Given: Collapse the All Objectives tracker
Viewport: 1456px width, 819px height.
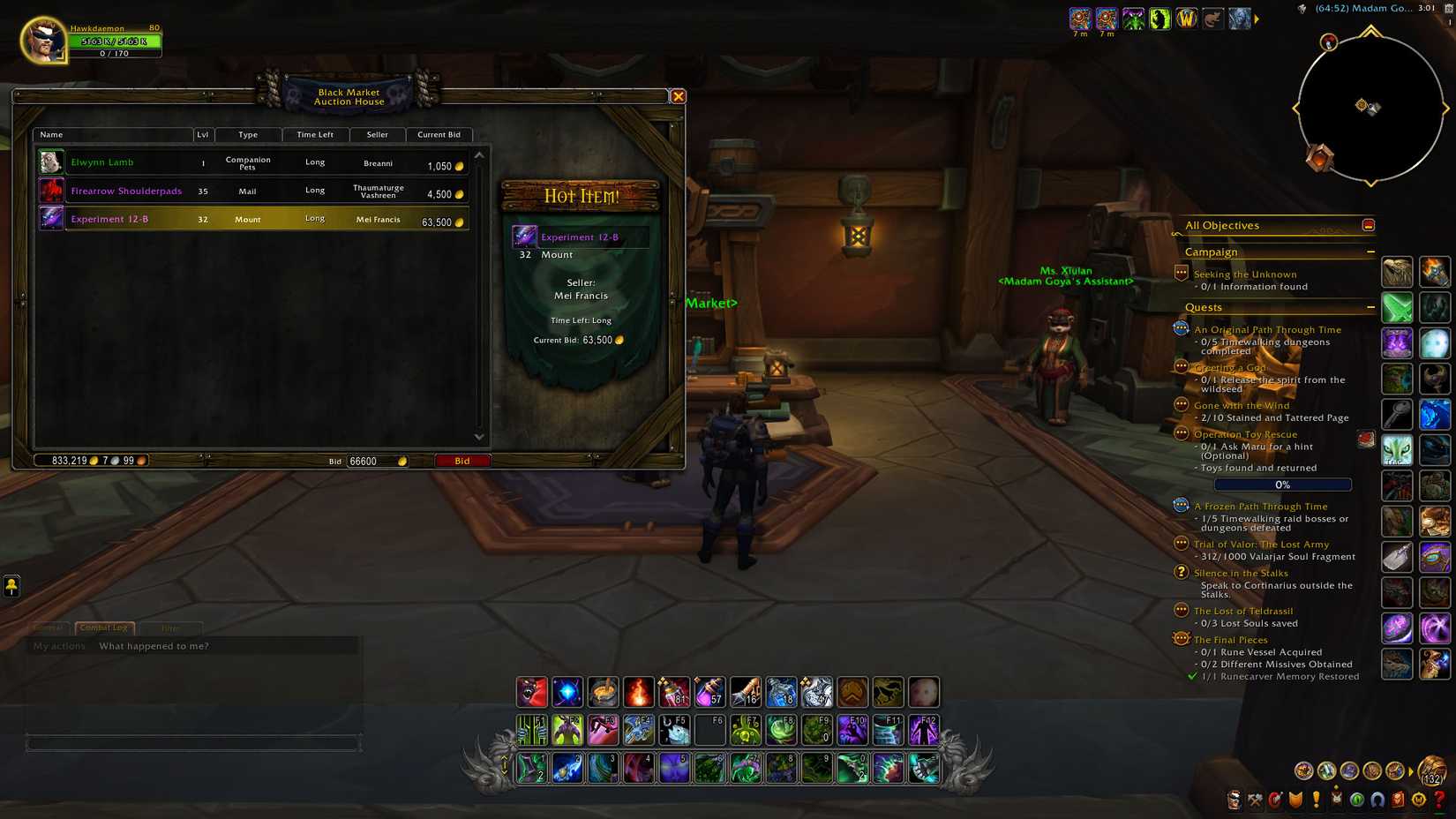Looking at the screenshot, I should [1369, 224].
